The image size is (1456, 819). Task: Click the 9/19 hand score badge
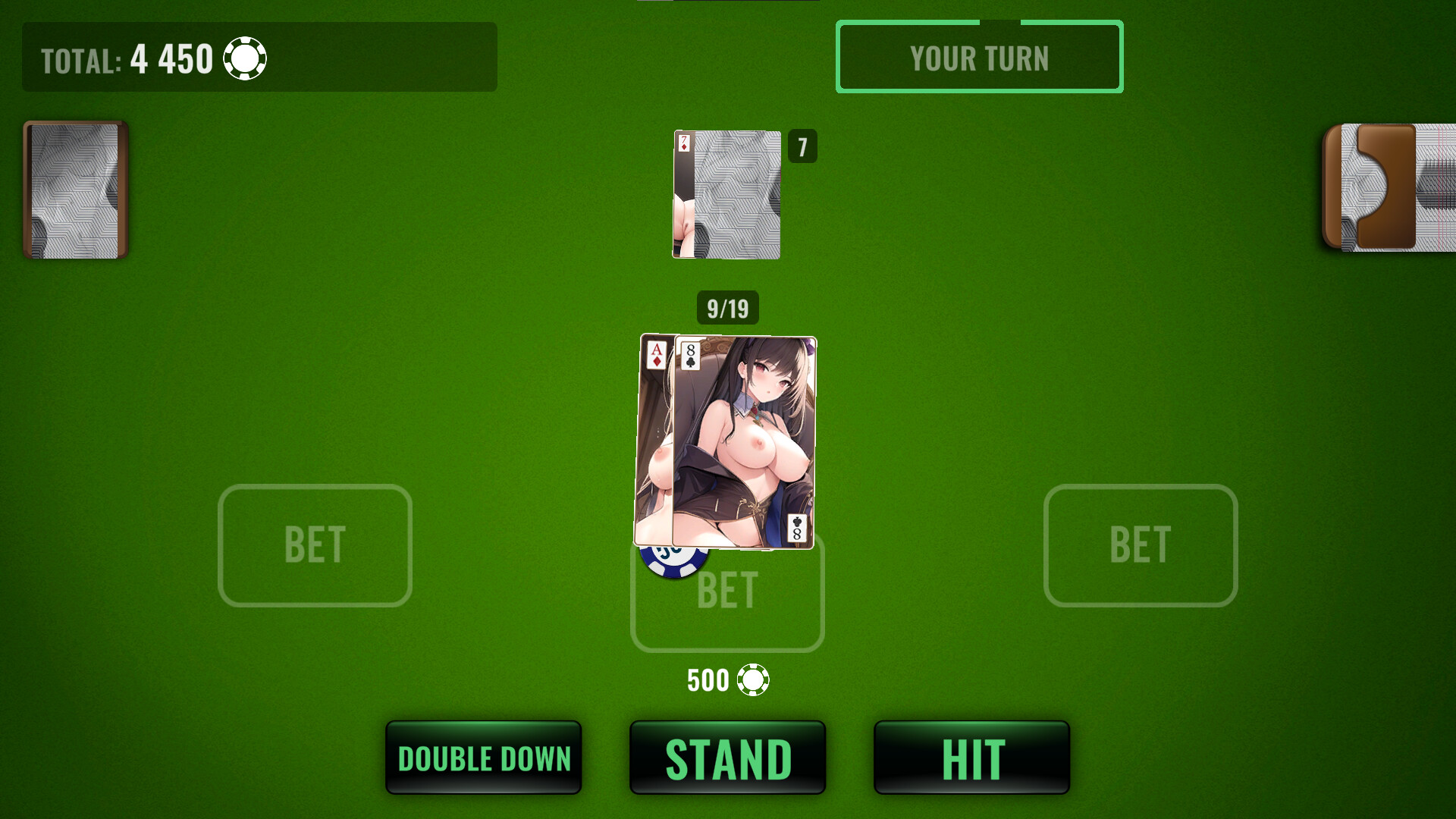pyautogui.click(x=726, y=308)
